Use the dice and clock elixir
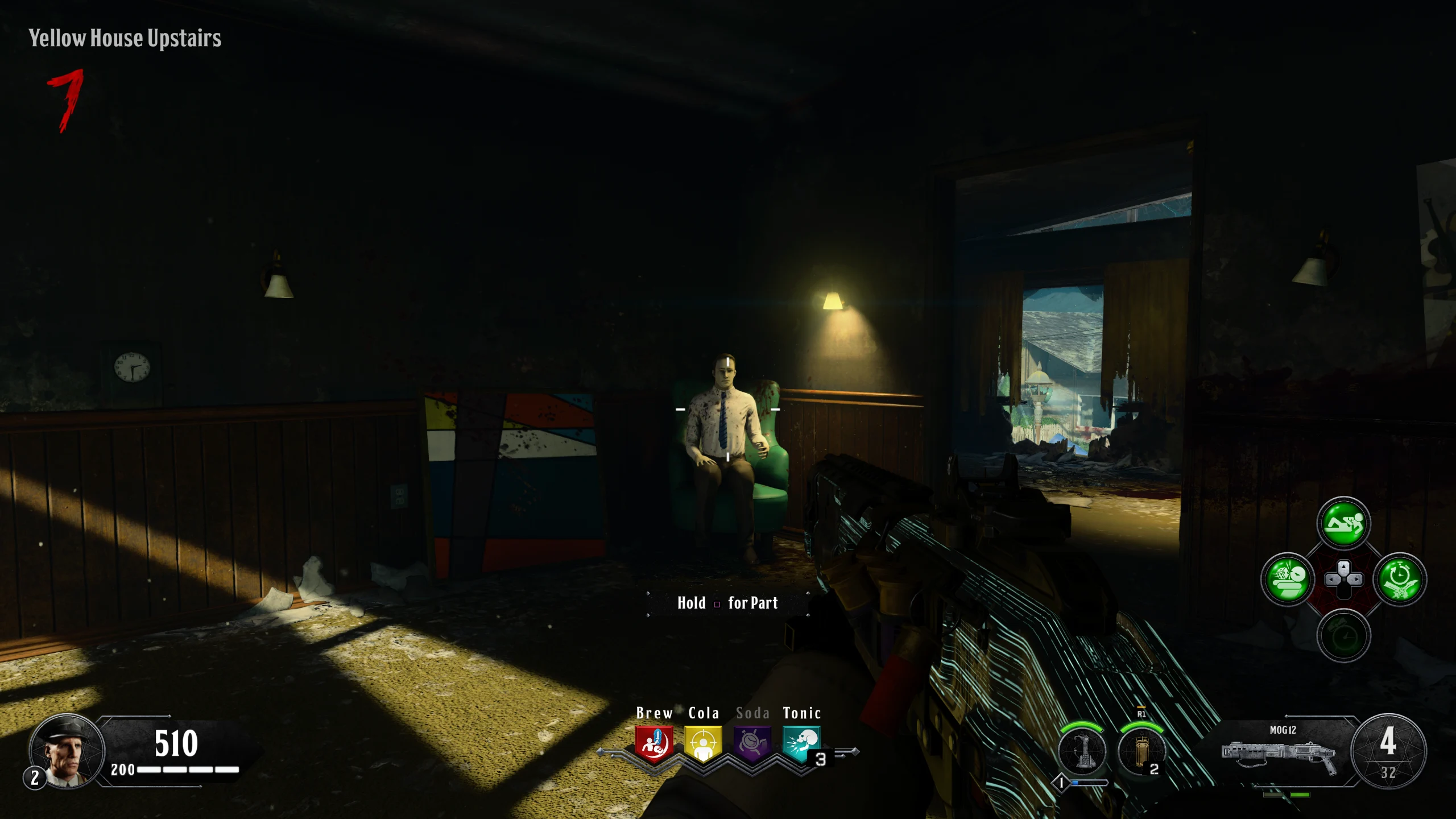This screenshot has height=819, width=1456. tap(1288, 580)
